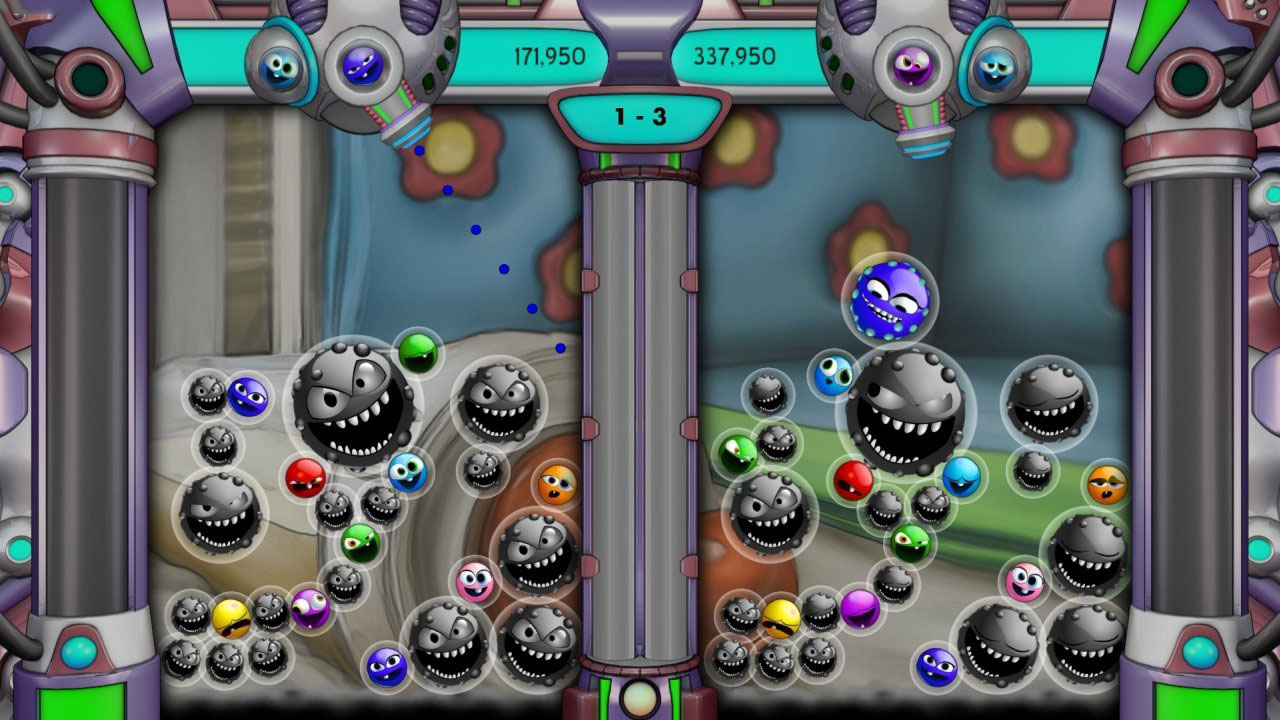Click the left launcher's loaded purple bubble
This screenshot has width=1280, height=720.
[362, 66]
